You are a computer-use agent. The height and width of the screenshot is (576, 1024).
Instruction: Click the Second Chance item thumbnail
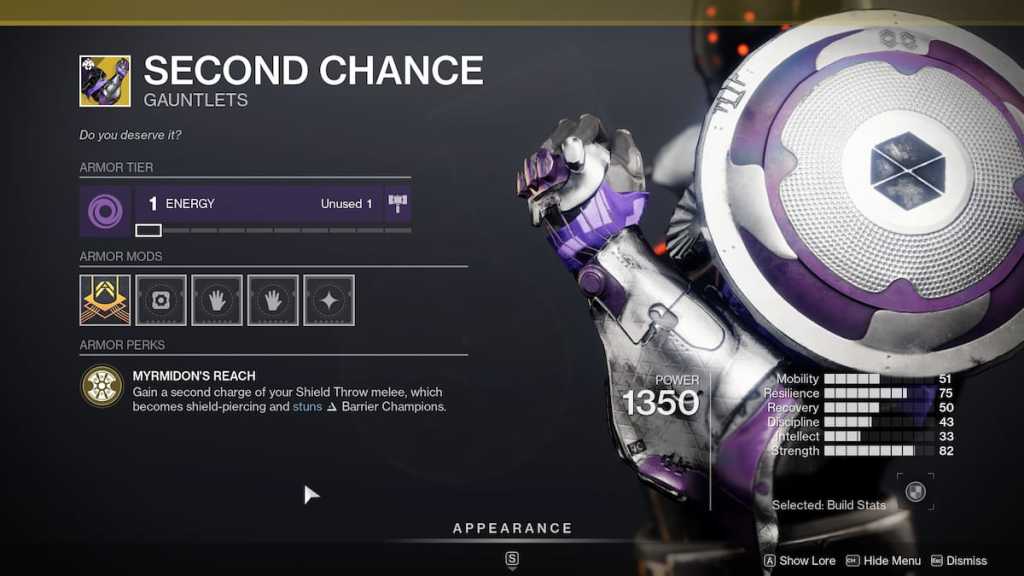tap(105, 81)
